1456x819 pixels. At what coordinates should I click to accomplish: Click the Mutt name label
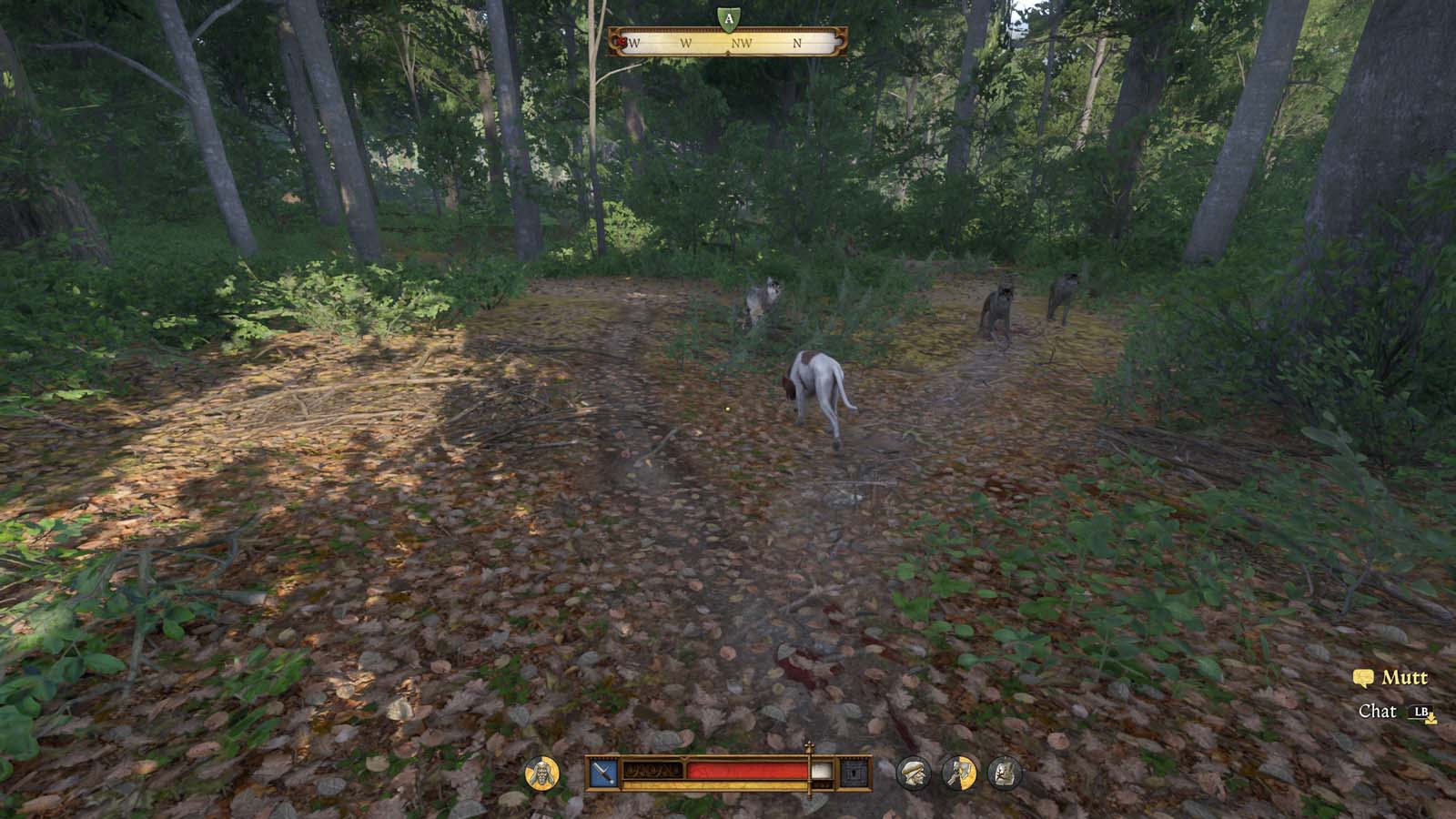[1405, 677]
